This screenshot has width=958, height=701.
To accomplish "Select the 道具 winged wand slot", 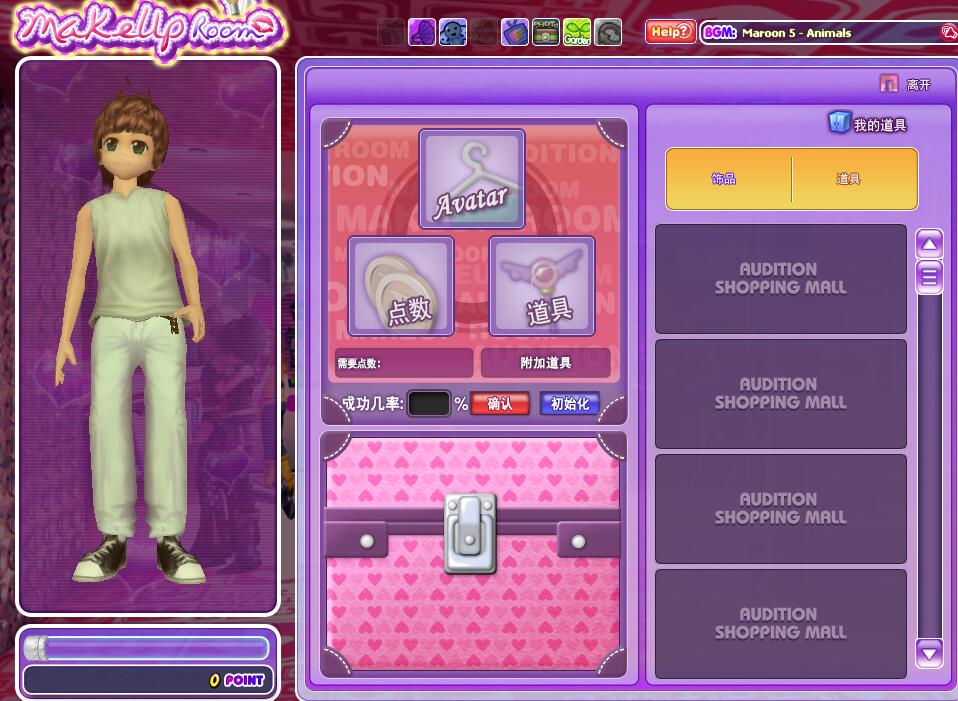I will coord(542,286).
